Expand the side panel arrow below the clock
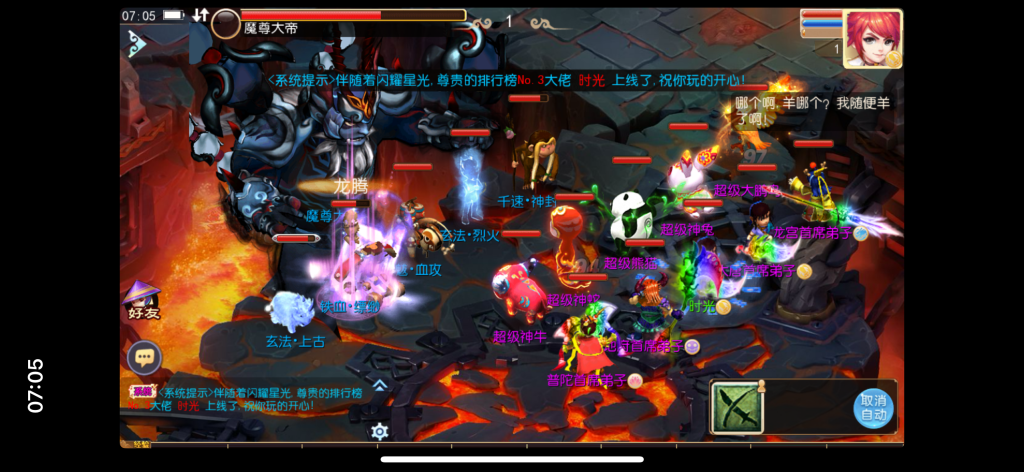 coord(137,44)
